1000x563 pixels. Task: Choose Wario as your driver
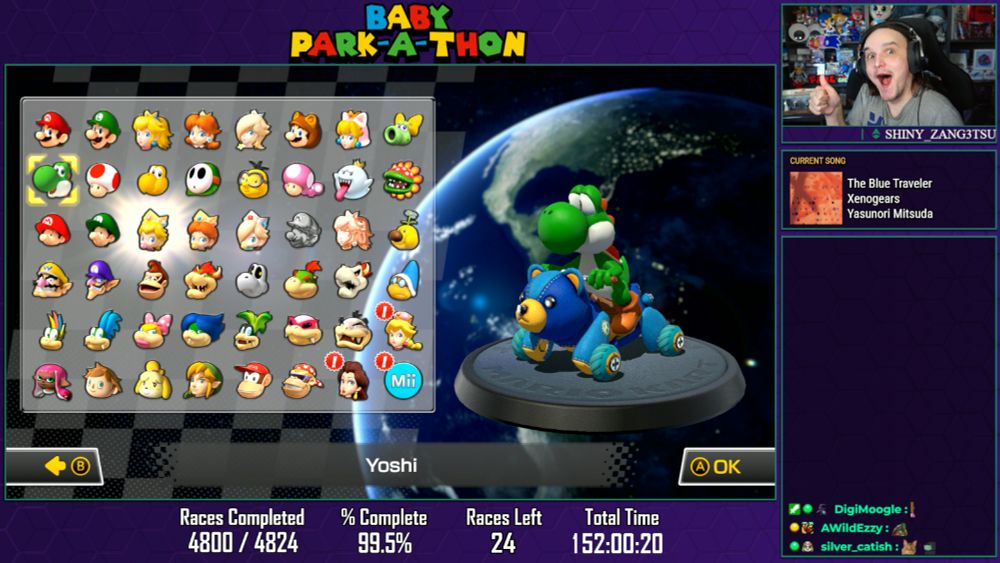pos(52,280)
